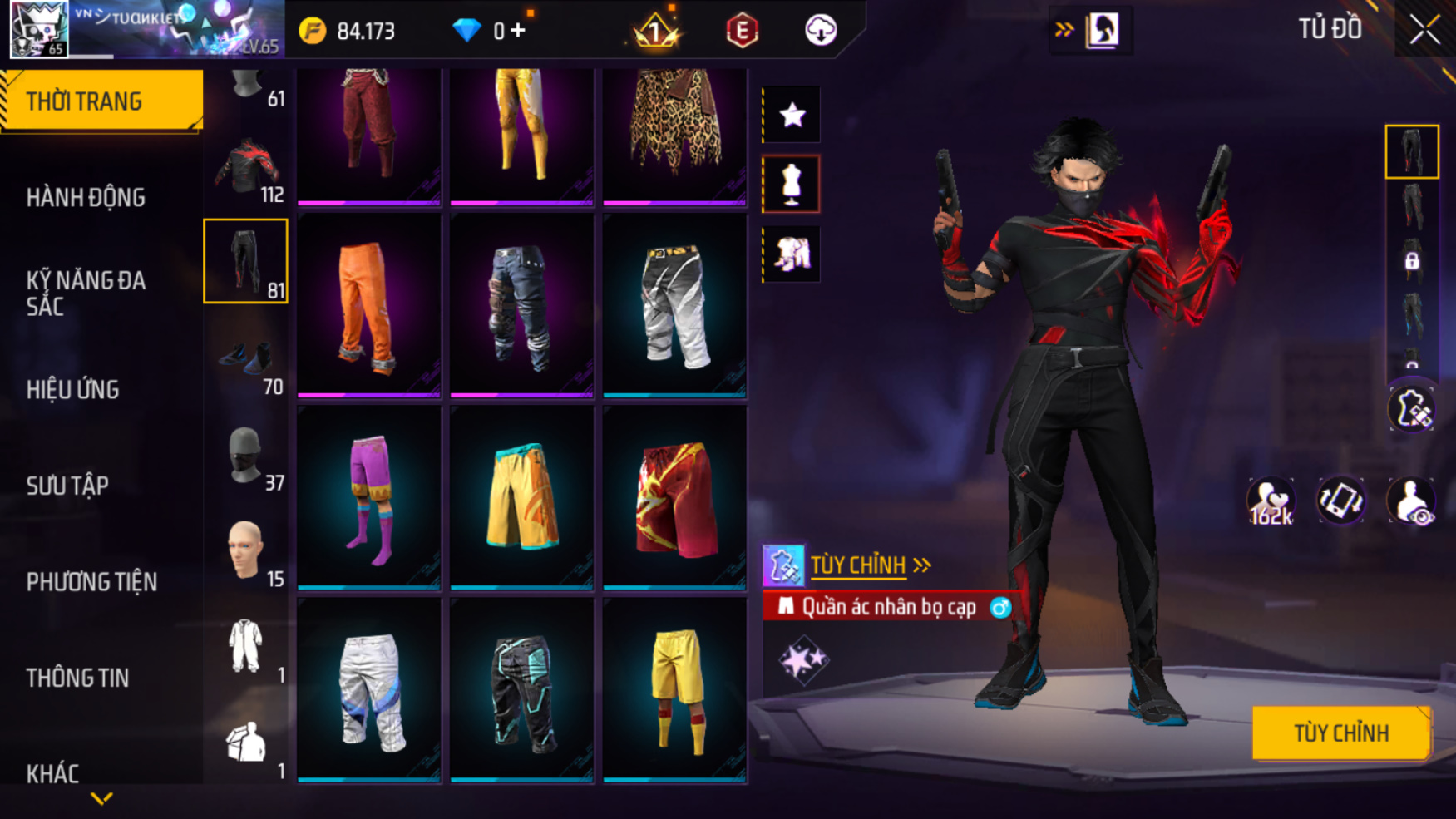Open the player profile avatar
Viewport: 1456px width, 819px height.
pyautogui.click(x=38, y=29)
